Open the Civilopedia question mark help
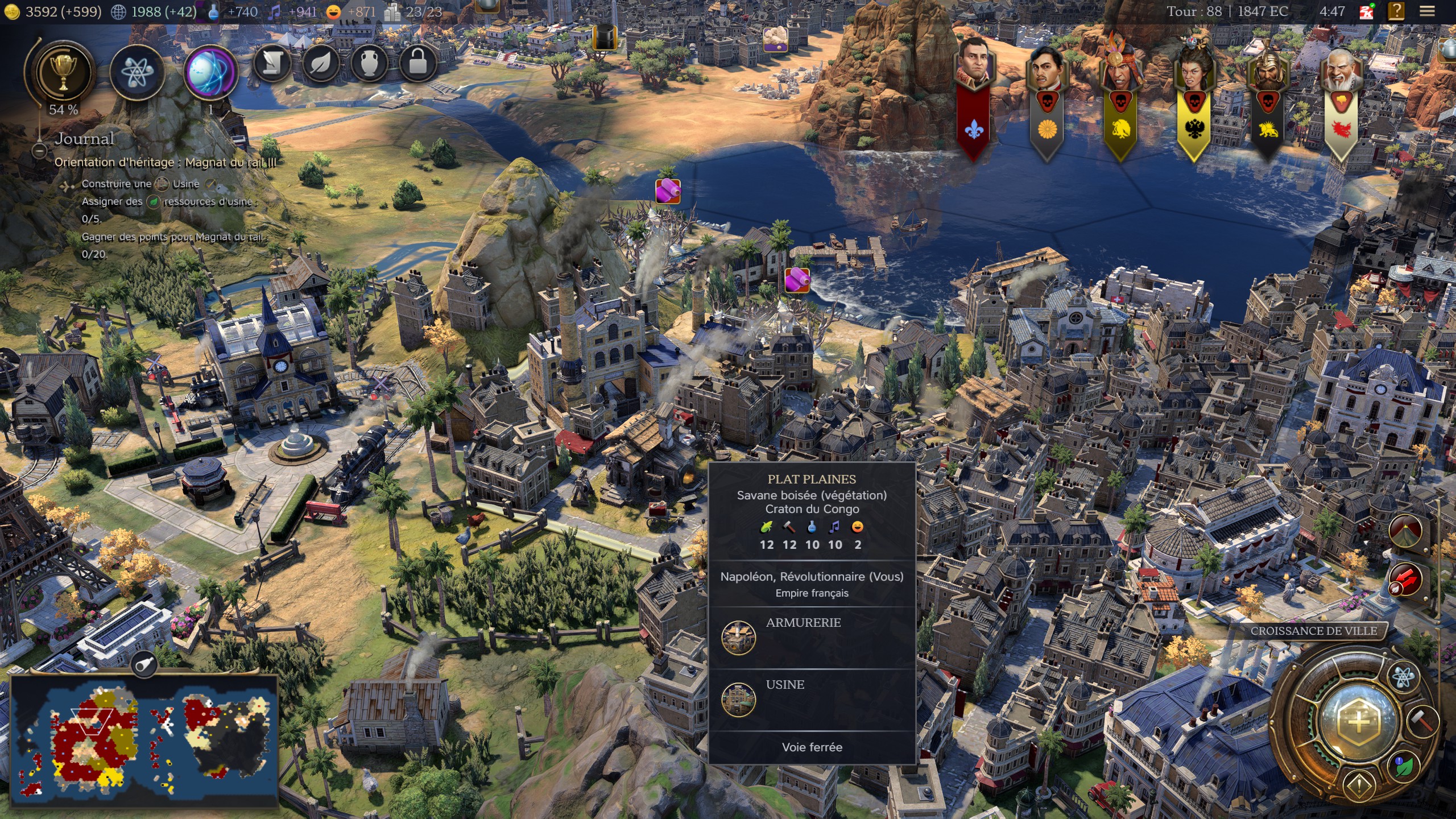 (1396, 11)
